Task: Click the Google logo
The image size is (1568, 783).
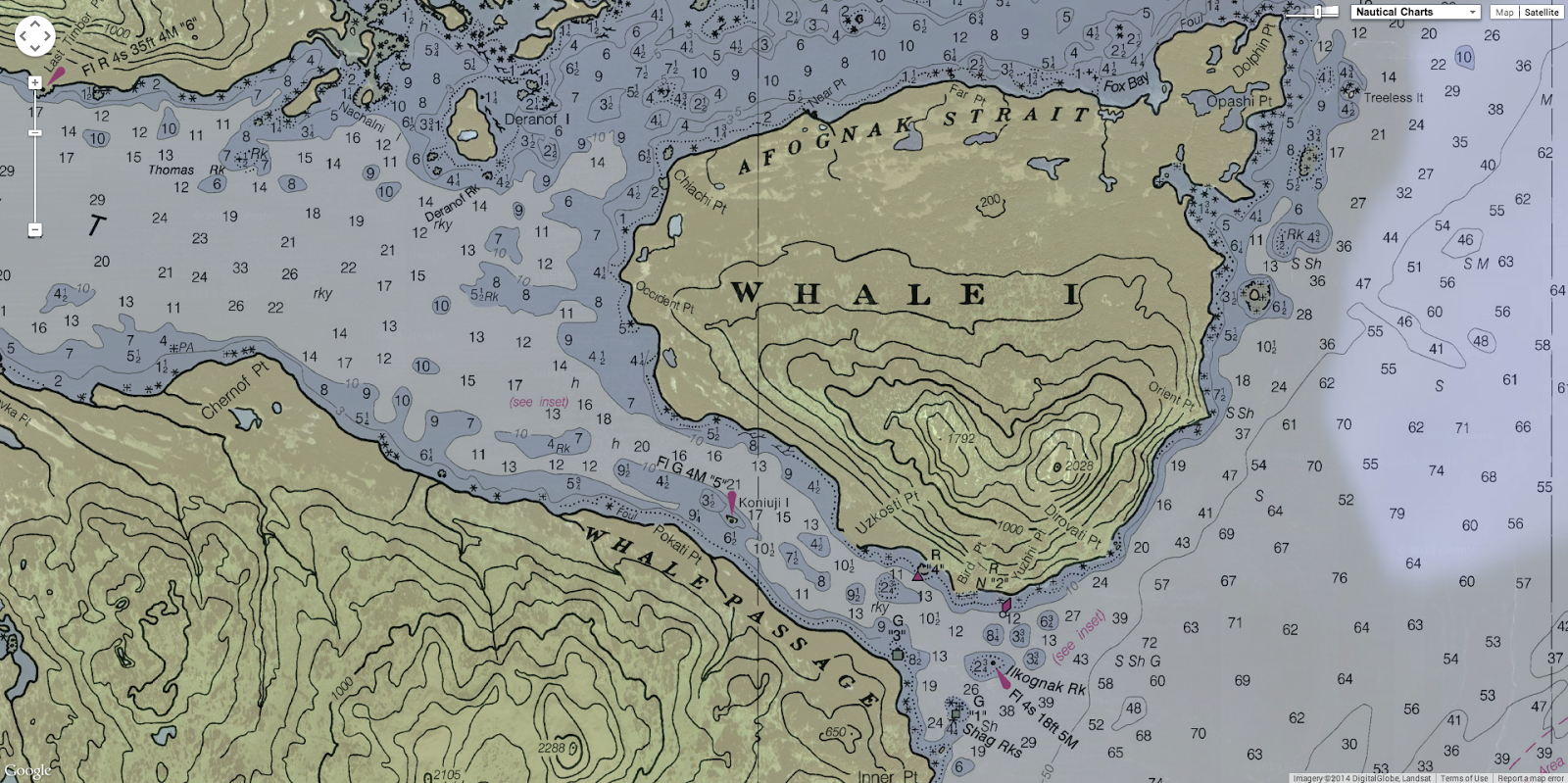Action: pyautogui.click(x=29, y=772)
